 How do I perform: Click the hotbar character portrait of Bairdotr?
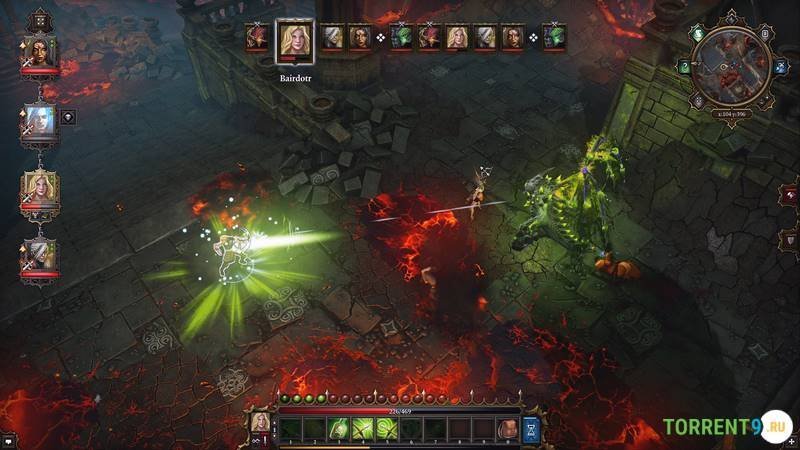click(x=261, y=422)
